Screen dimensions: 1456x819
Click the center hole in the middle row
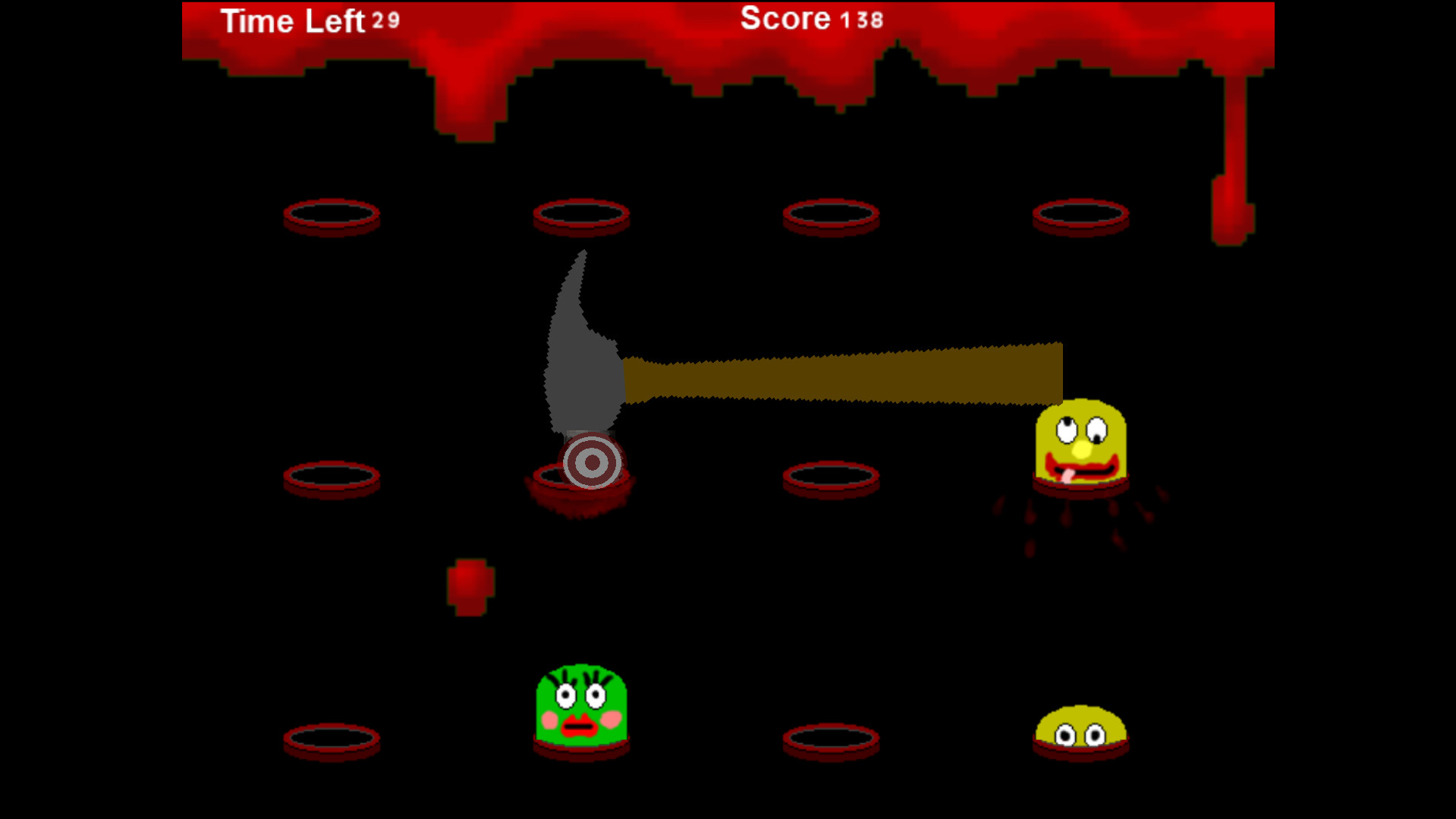coord(831,477)
